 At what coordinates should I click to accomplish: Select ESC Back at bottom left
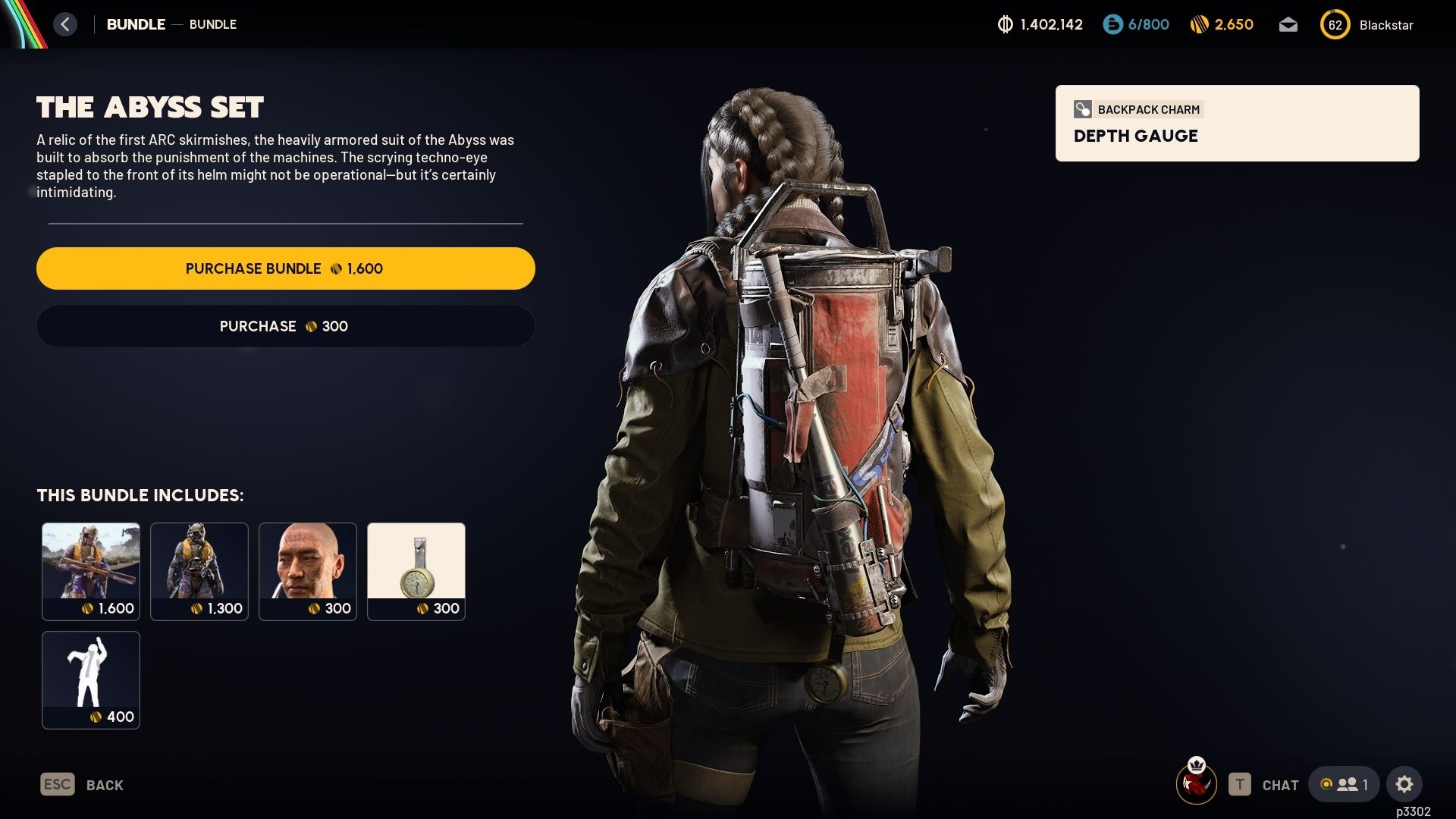tap(80, 785)
